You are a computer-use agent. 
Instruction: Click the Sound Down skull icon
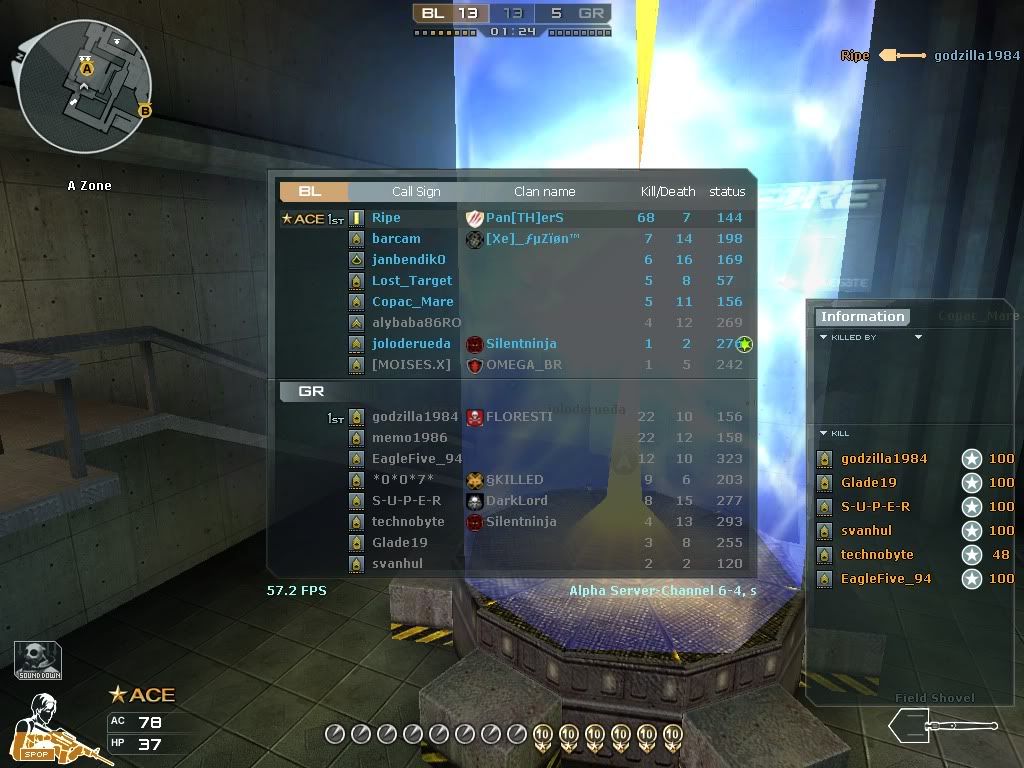tap(38, 660)
